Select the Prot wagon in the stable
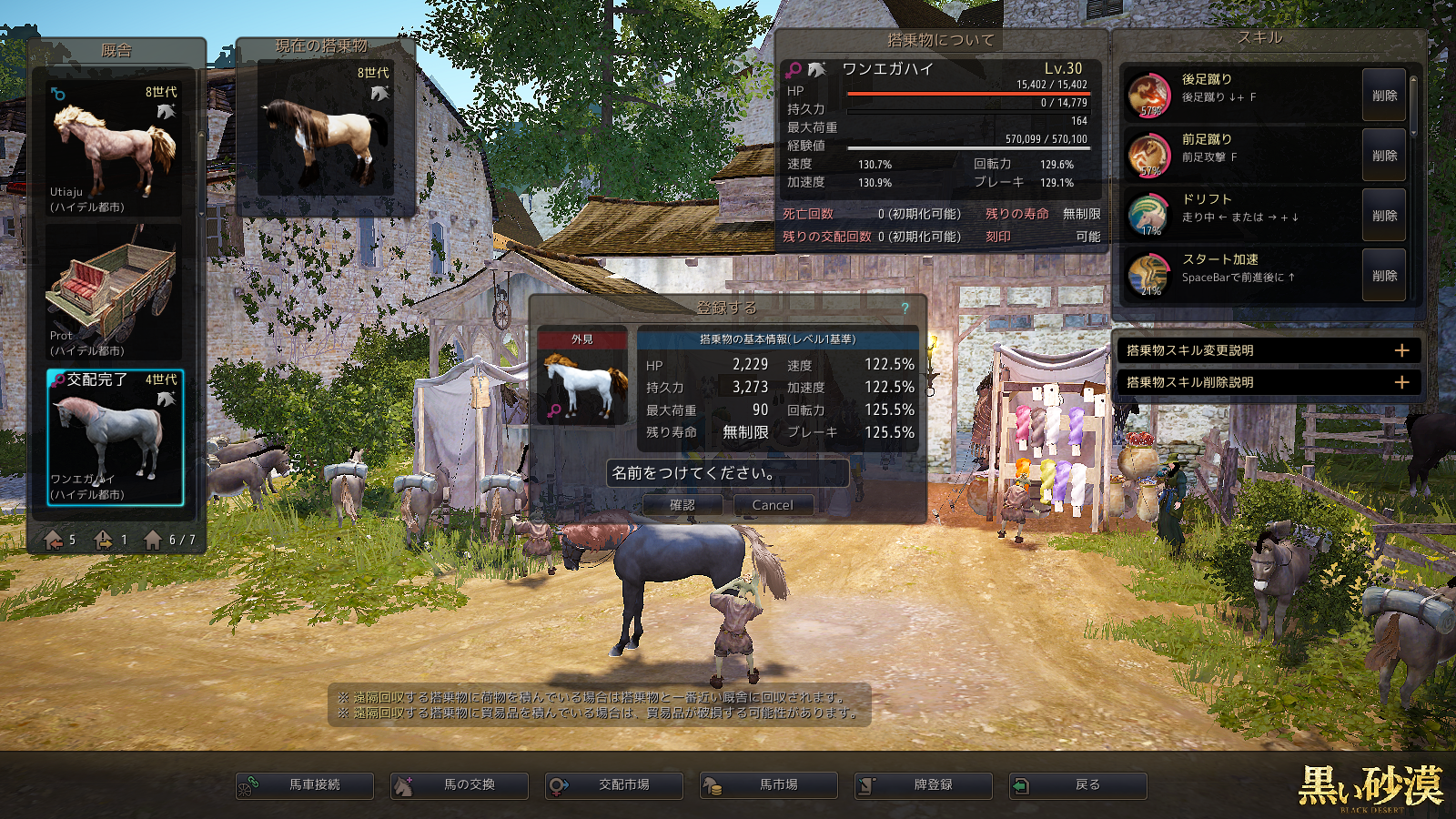Screen dimensions: 1456x819 tap(115, 291)
